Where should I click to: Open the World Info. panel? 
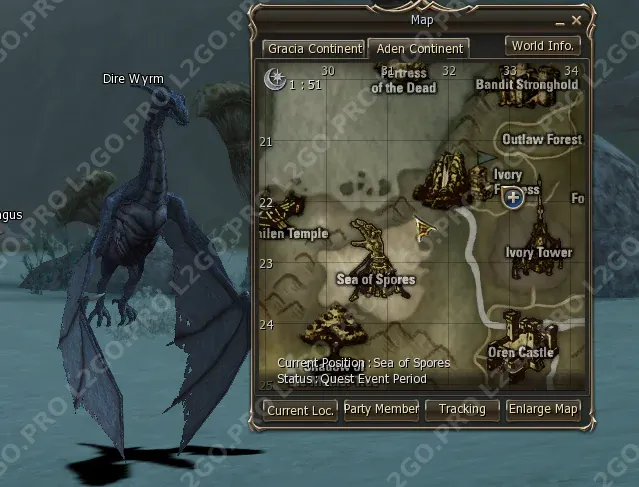point(543,46)
